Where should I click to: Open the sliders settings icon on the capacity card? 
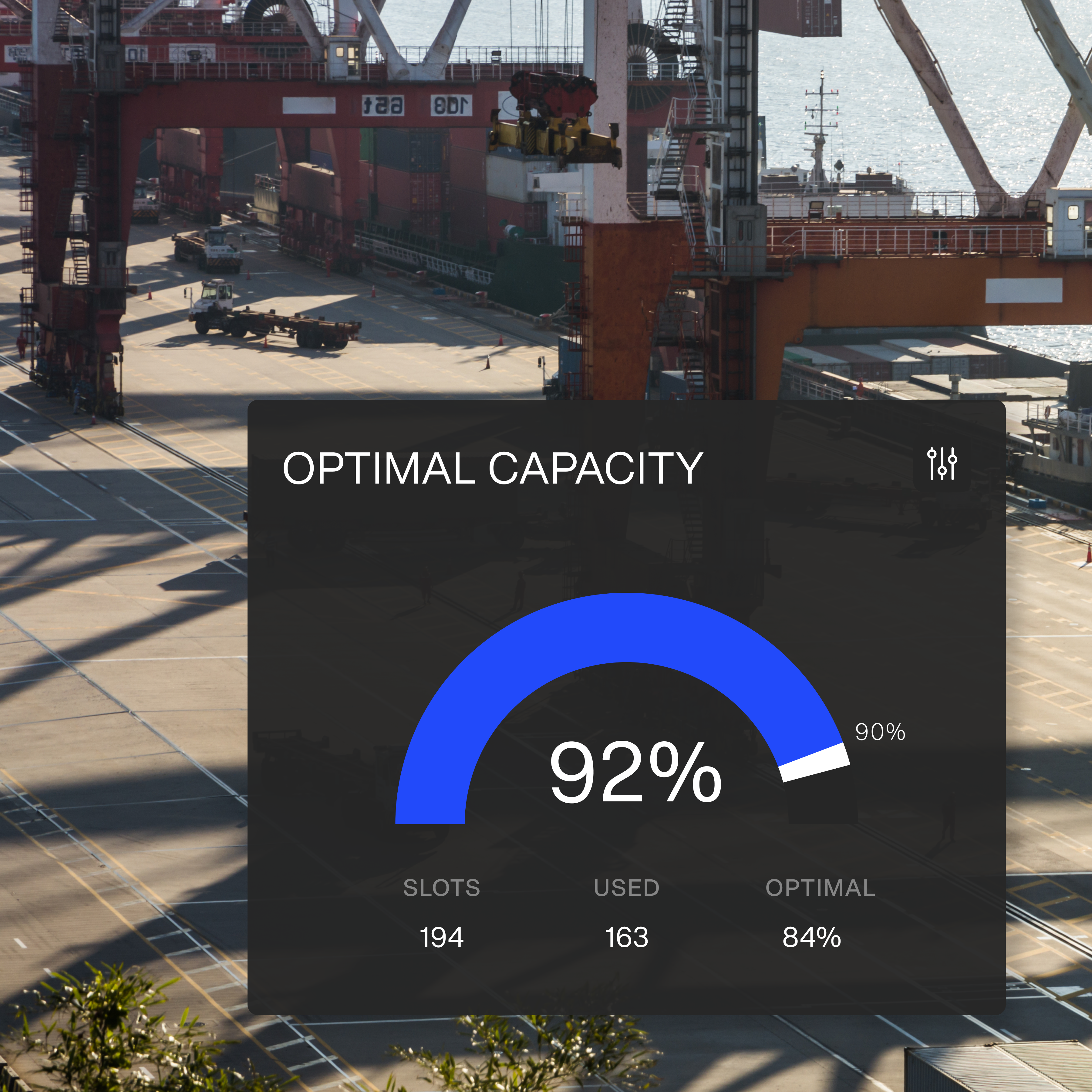[942, 464]
